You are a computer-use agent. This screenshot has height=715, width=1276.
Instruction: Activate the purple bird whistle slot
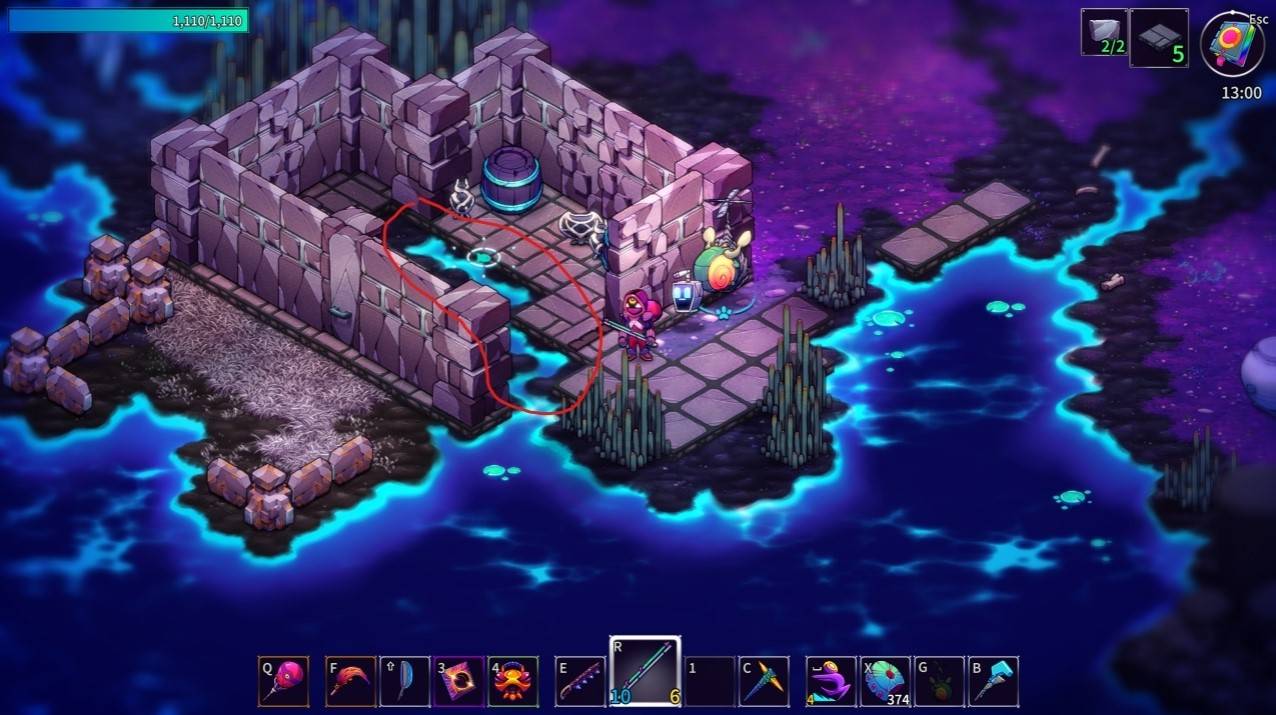831,681
